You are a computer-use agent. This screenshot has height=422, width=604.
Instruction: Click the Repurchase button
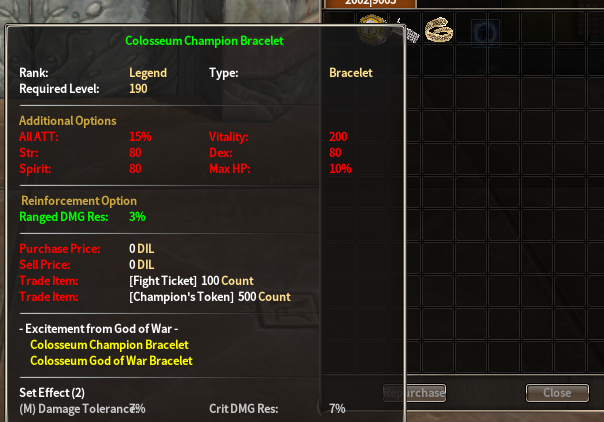pyautogui.click(x=425, y=393)
